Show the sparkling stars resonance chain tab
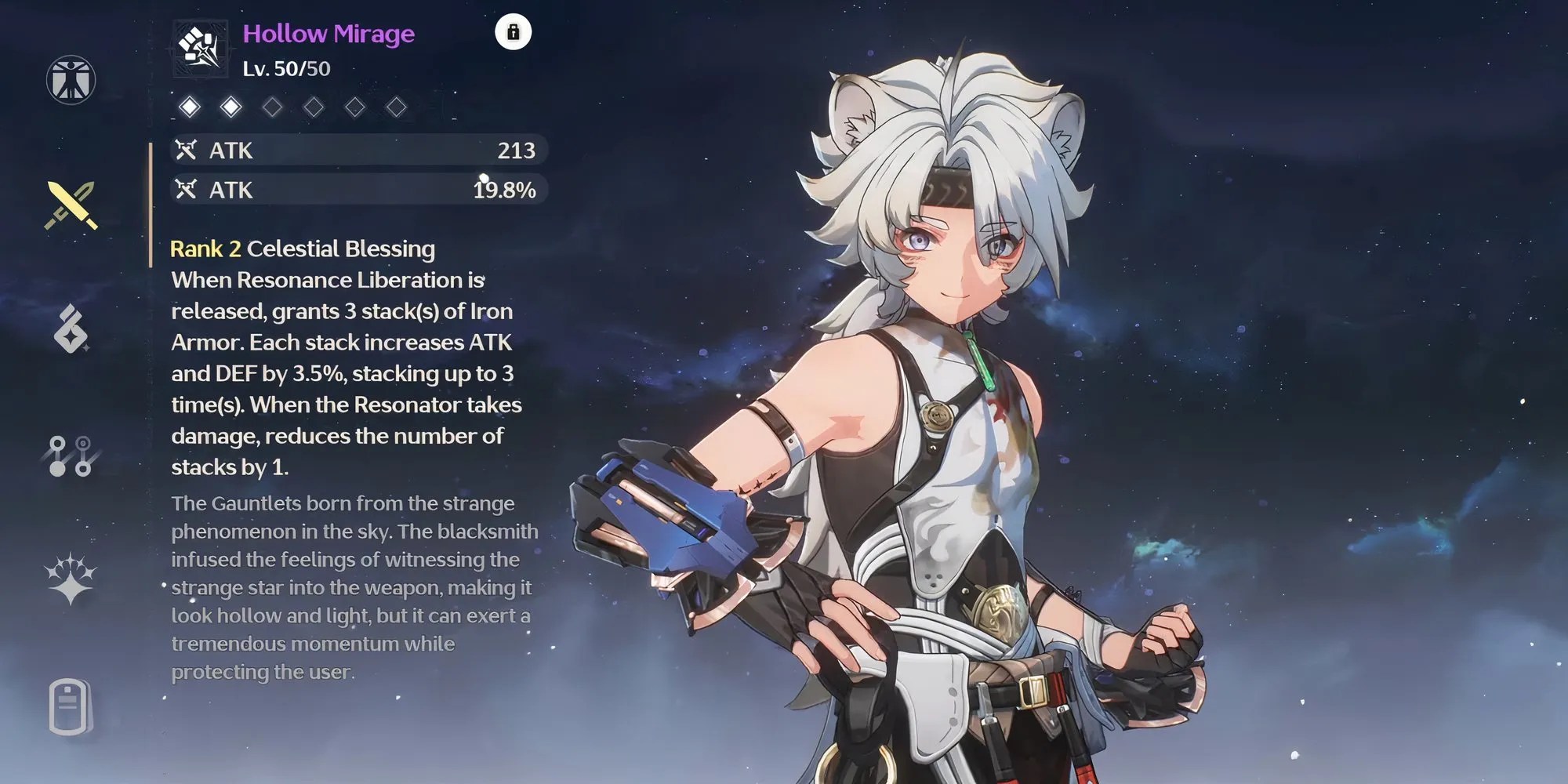 71,579
